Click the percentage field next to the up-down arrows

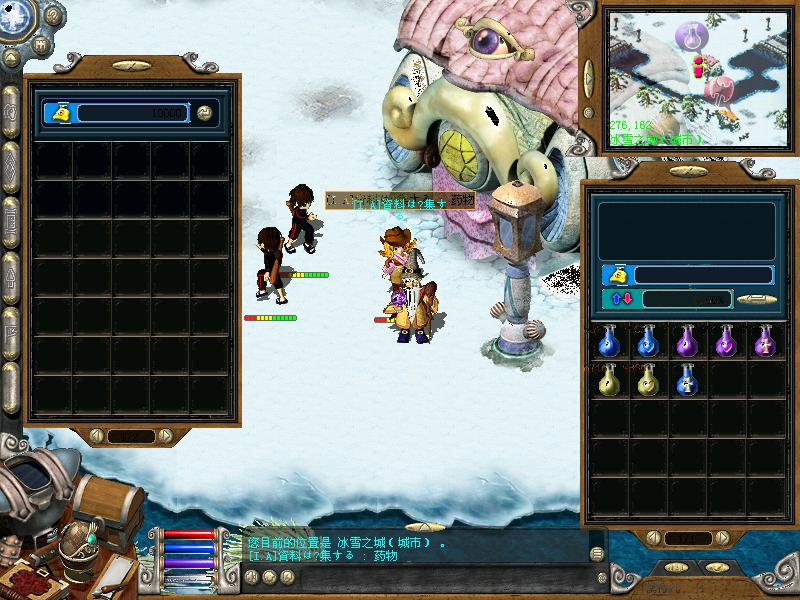coord(686,299)
